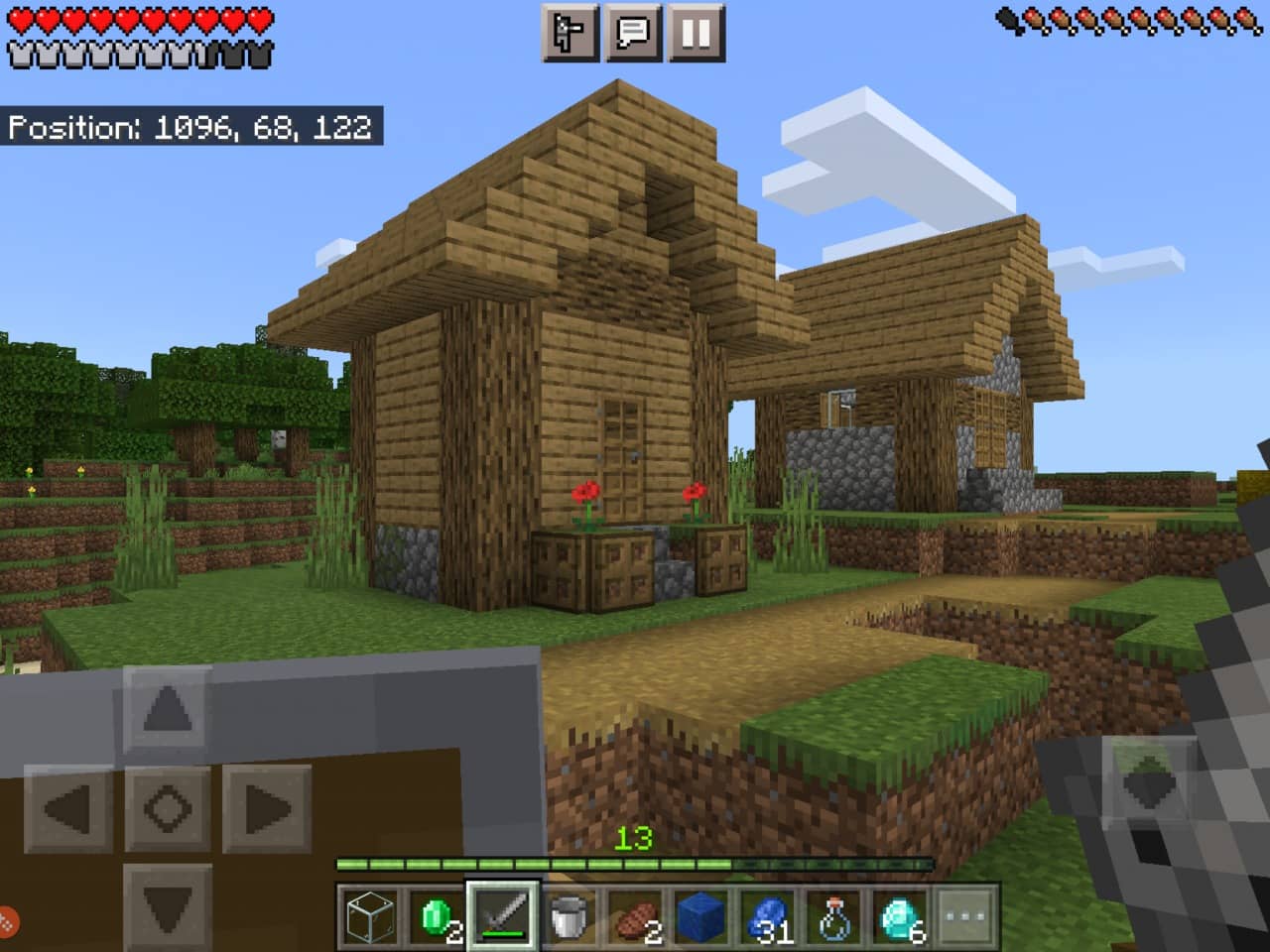Select the glass block hotbar slot
This screenshot has width=1270, height=952.
pos(369,915)
